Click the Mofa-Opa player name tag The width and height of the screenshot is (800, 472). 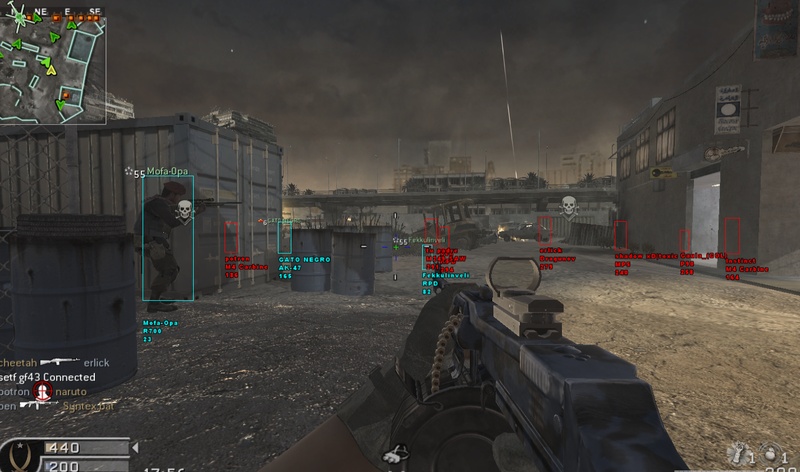[x=167, y=172]
